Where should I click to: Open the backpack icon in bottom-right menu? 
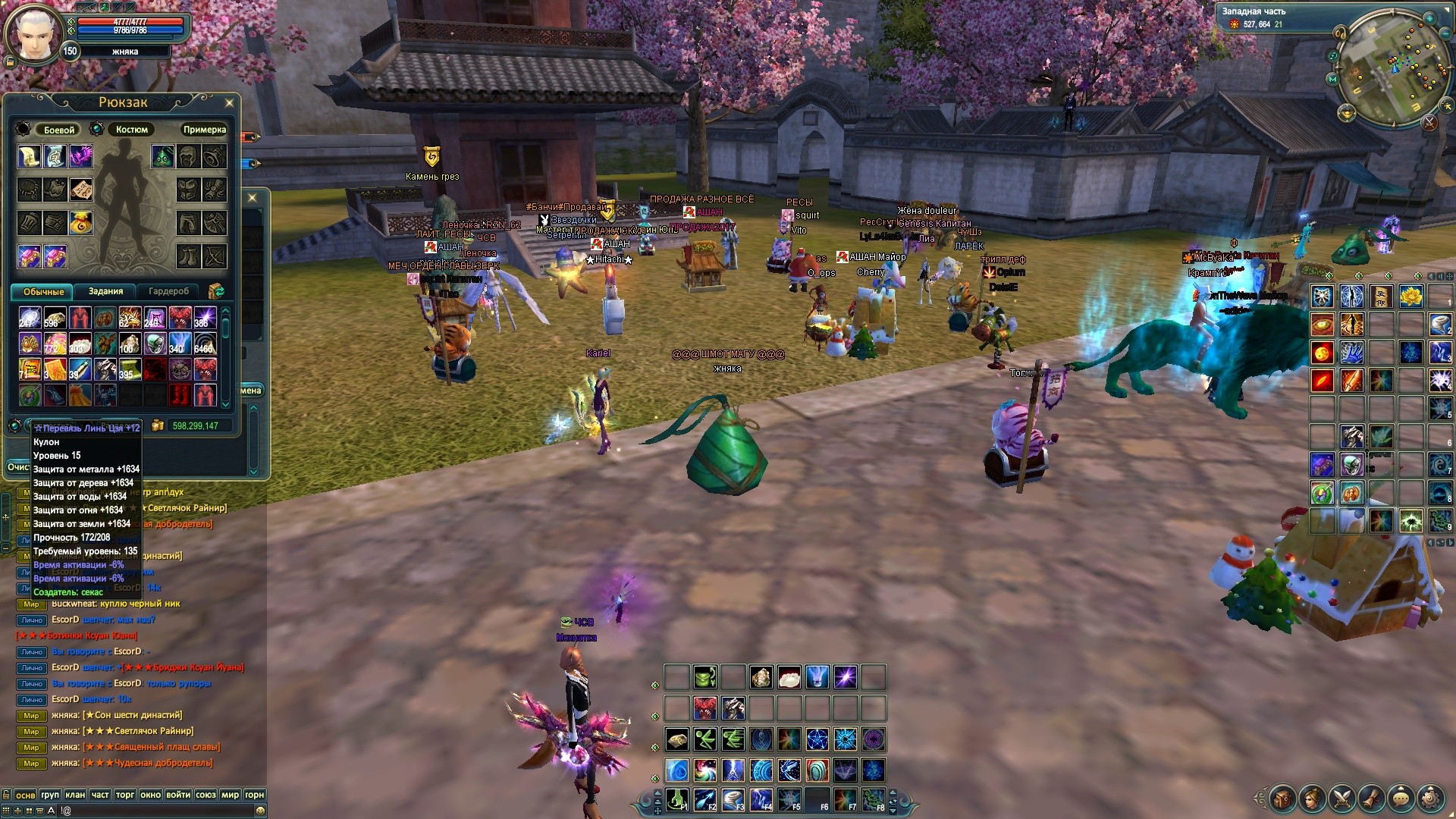pyautogui.click(x=1282, y=798)
